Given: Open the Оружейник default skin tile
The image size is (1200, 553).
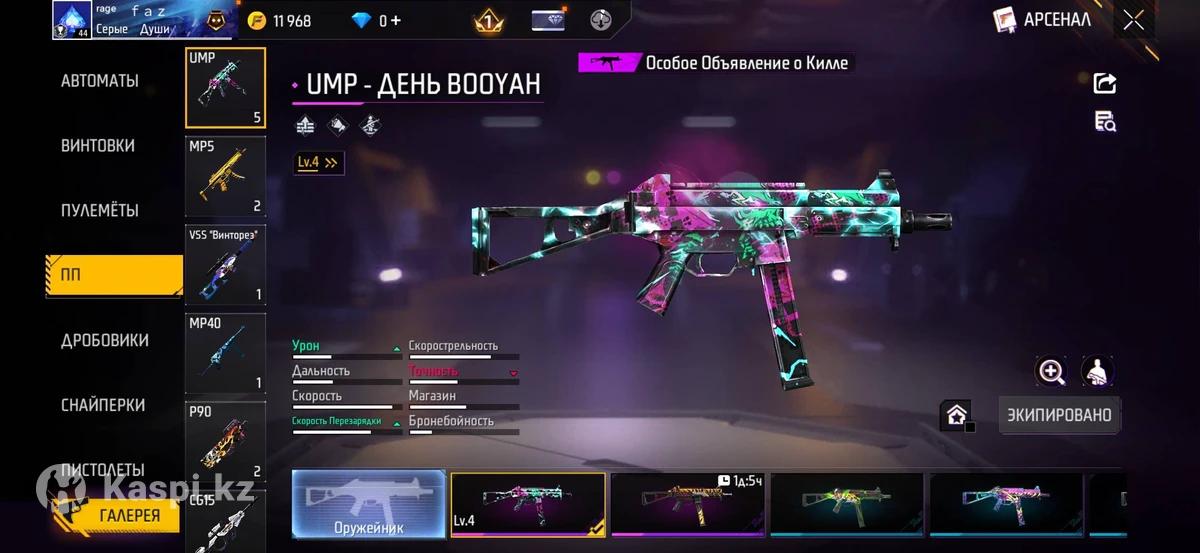Looking at the screenshot, I should (369, 504).
